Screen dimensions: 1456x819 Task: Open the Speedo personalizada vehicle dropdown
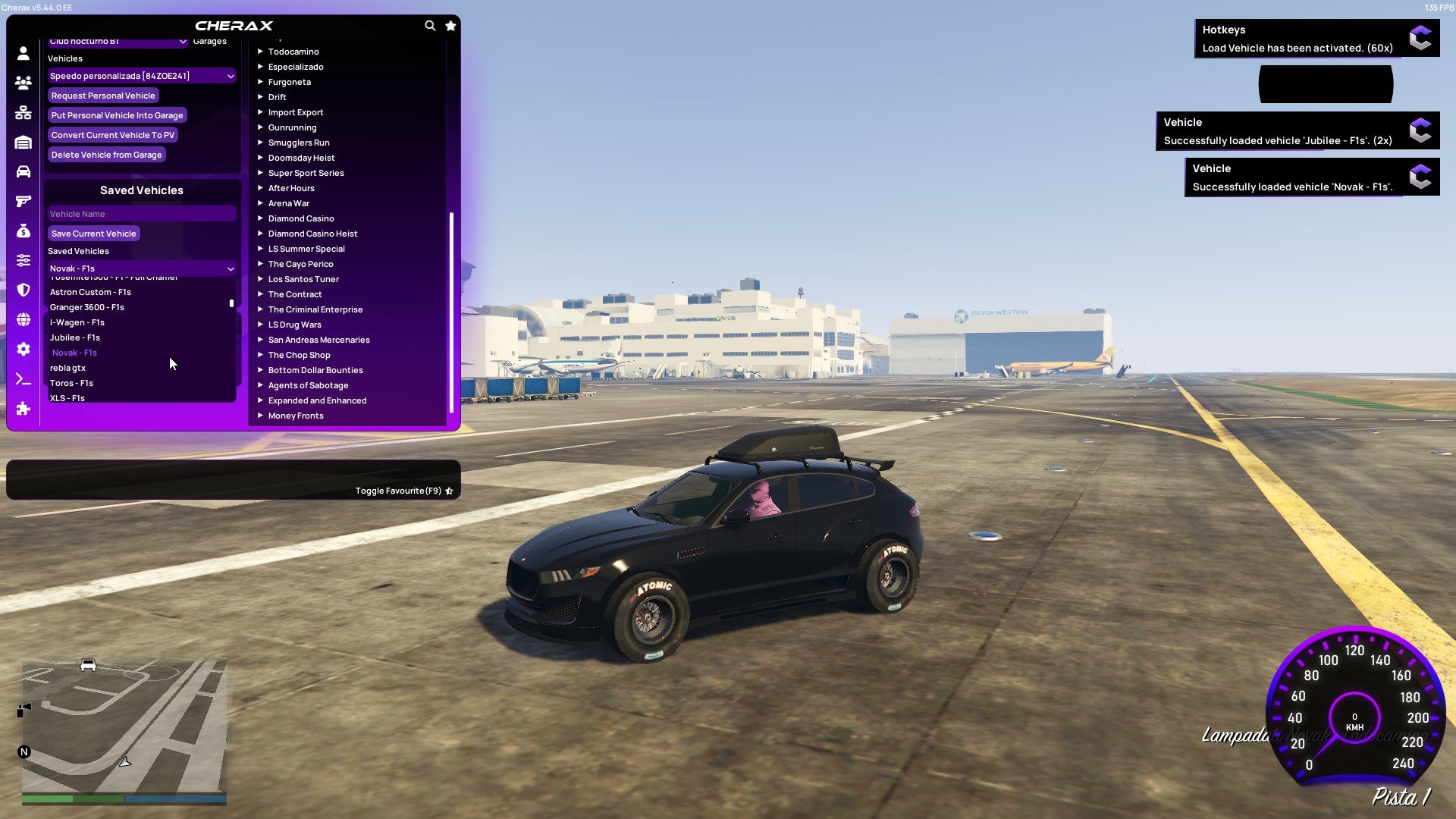click(x=141, y=75)
